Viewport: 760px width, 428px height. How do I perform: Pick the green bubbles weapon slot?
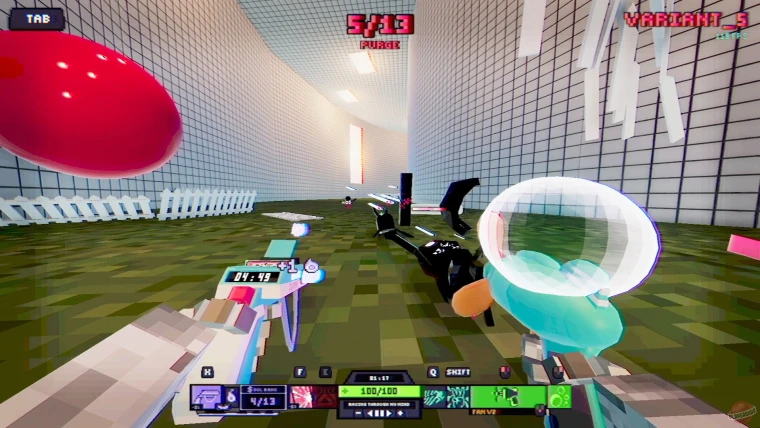coord(560,396)
